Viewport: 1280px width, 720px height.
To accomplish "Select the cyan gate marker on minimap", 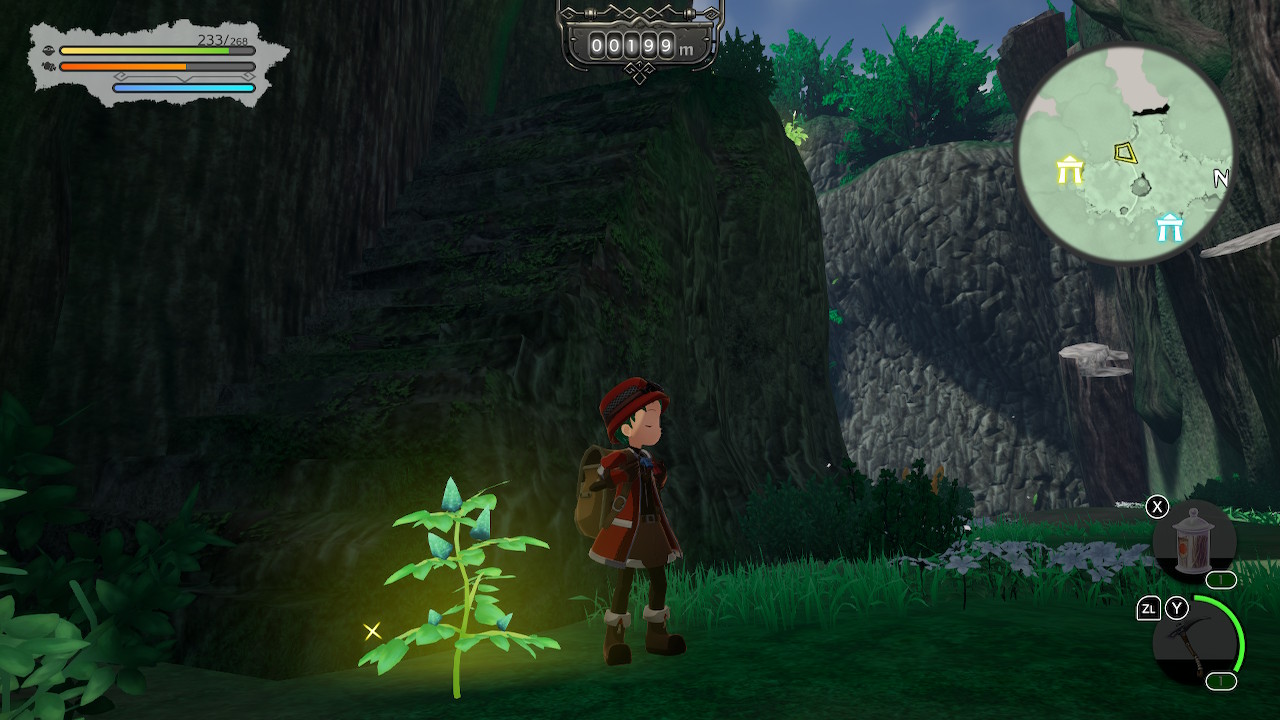I will [1169, 228].
